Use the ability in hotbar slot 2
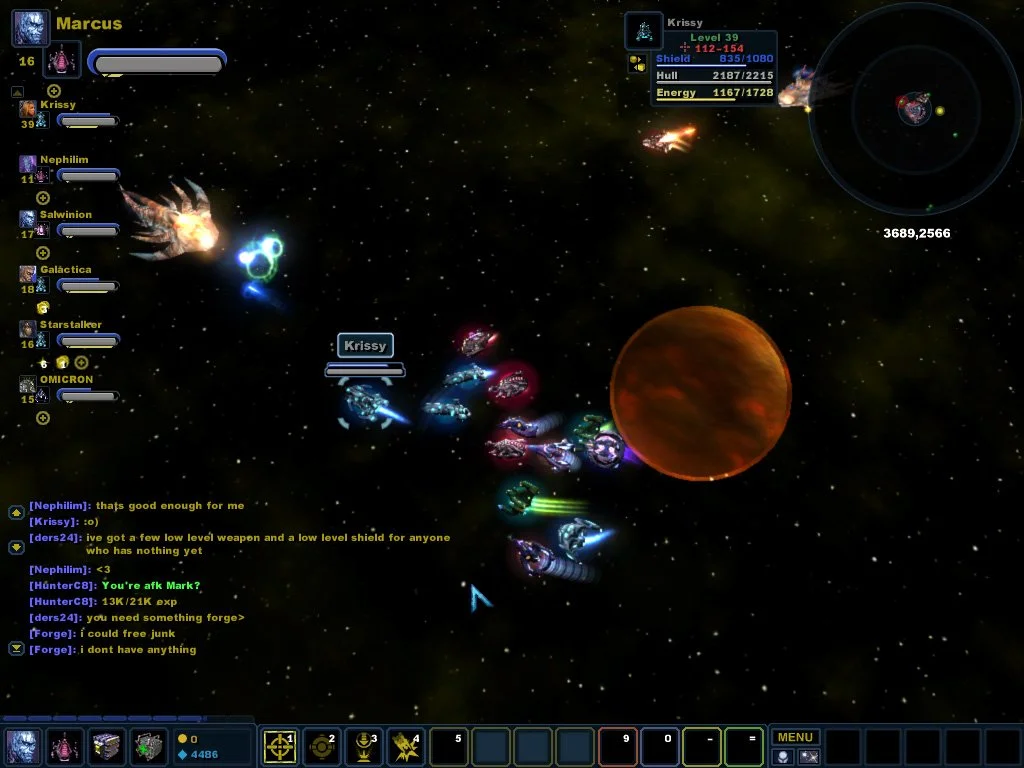1024x768 pixels. pyautogui.click(x=321, y=747)
